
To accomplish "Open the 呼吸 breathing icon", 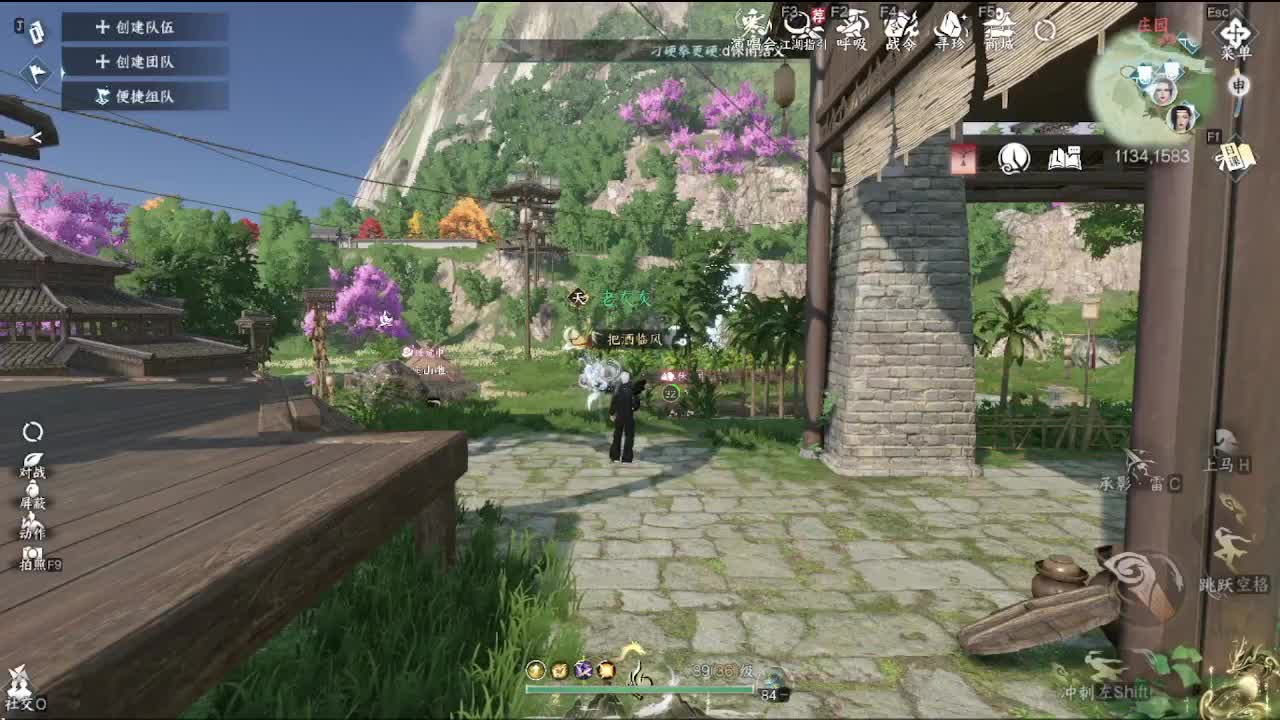I will [852, 27].
